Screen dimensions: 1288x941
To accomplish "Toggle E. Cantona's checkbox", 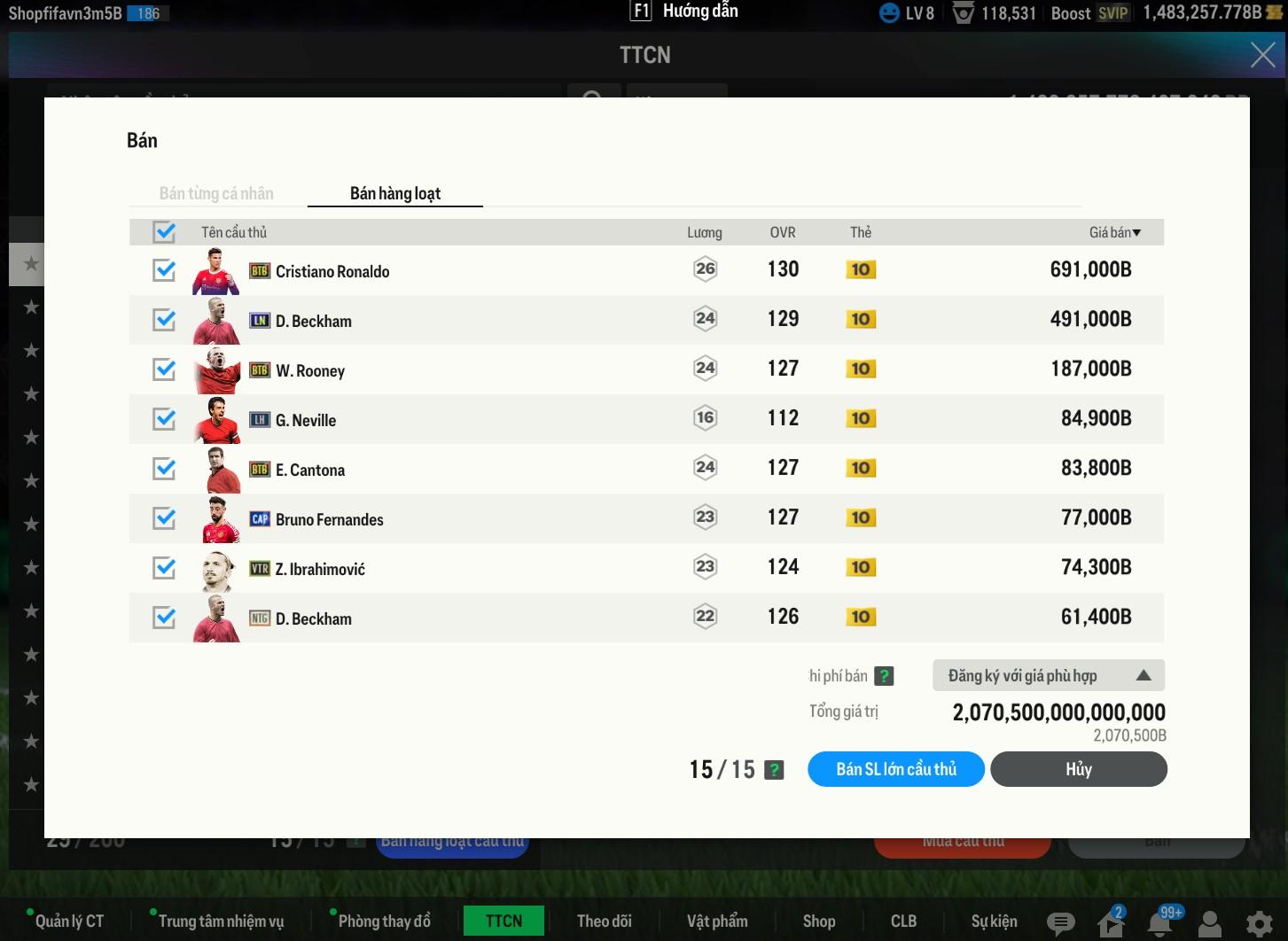I will pos(164,469).
